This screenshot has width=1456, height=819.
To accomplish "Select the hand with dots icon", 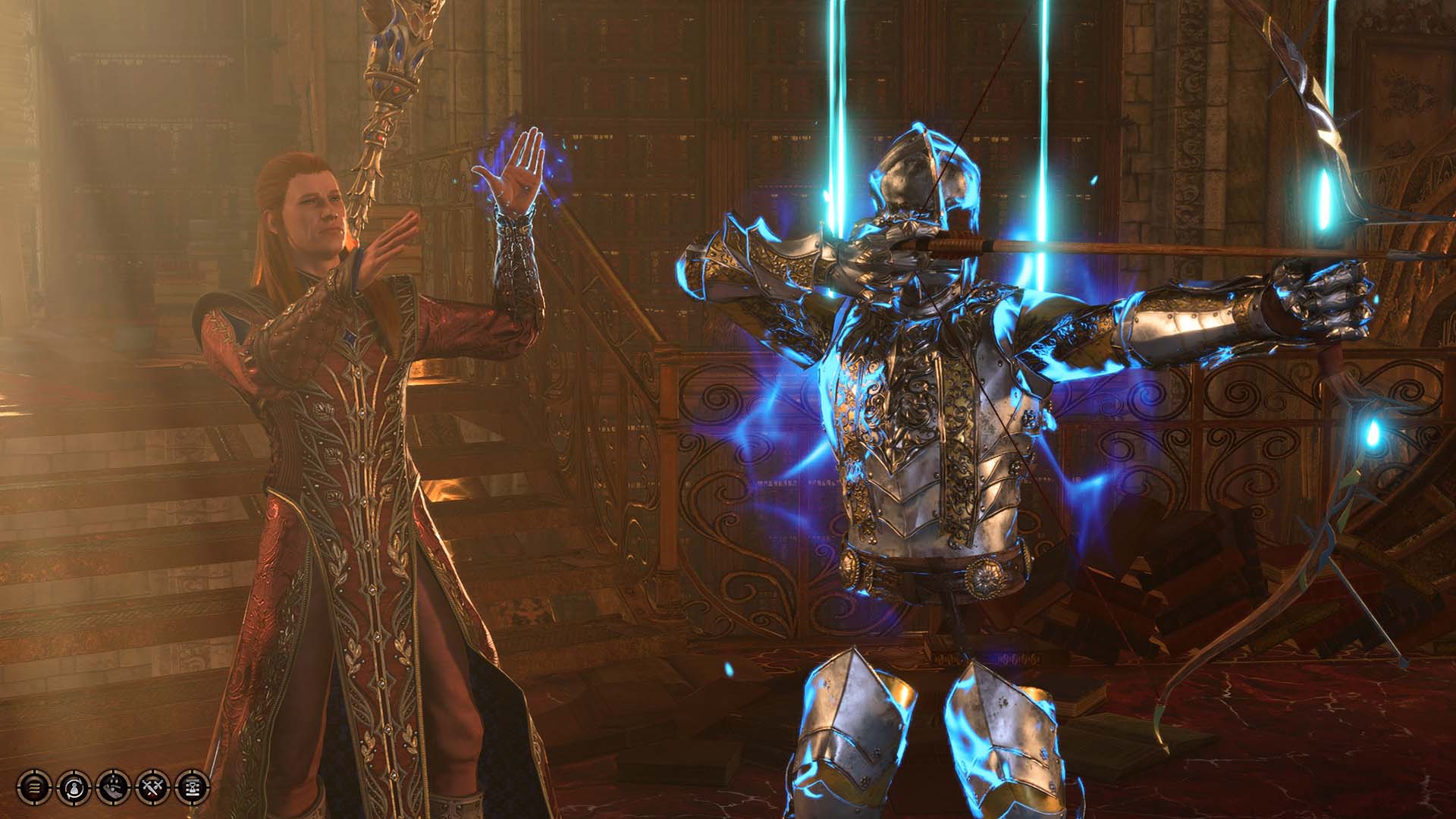I will tap(113, 787).
